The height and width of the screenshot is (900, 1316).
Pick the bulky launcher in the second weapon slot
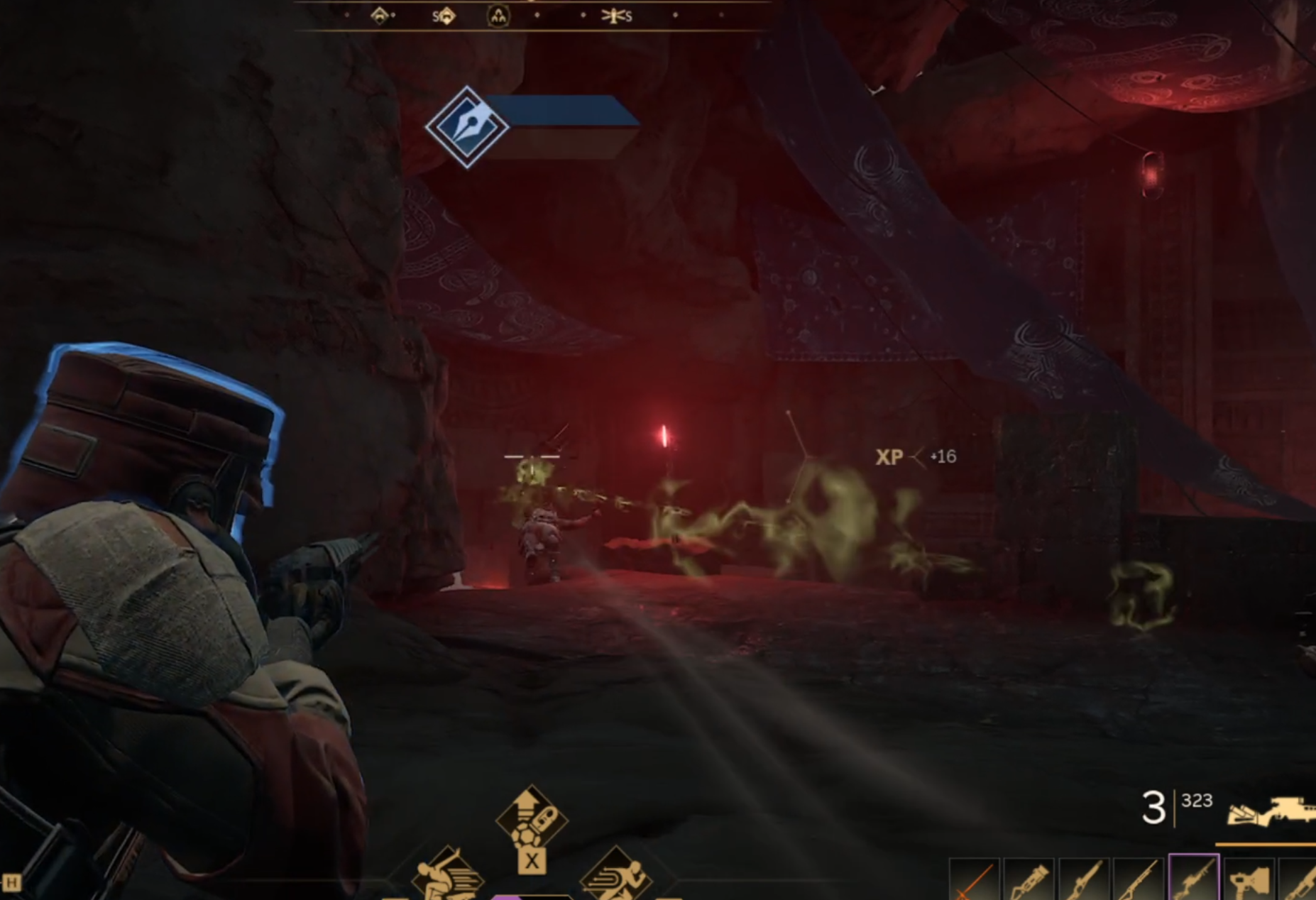1028,881
